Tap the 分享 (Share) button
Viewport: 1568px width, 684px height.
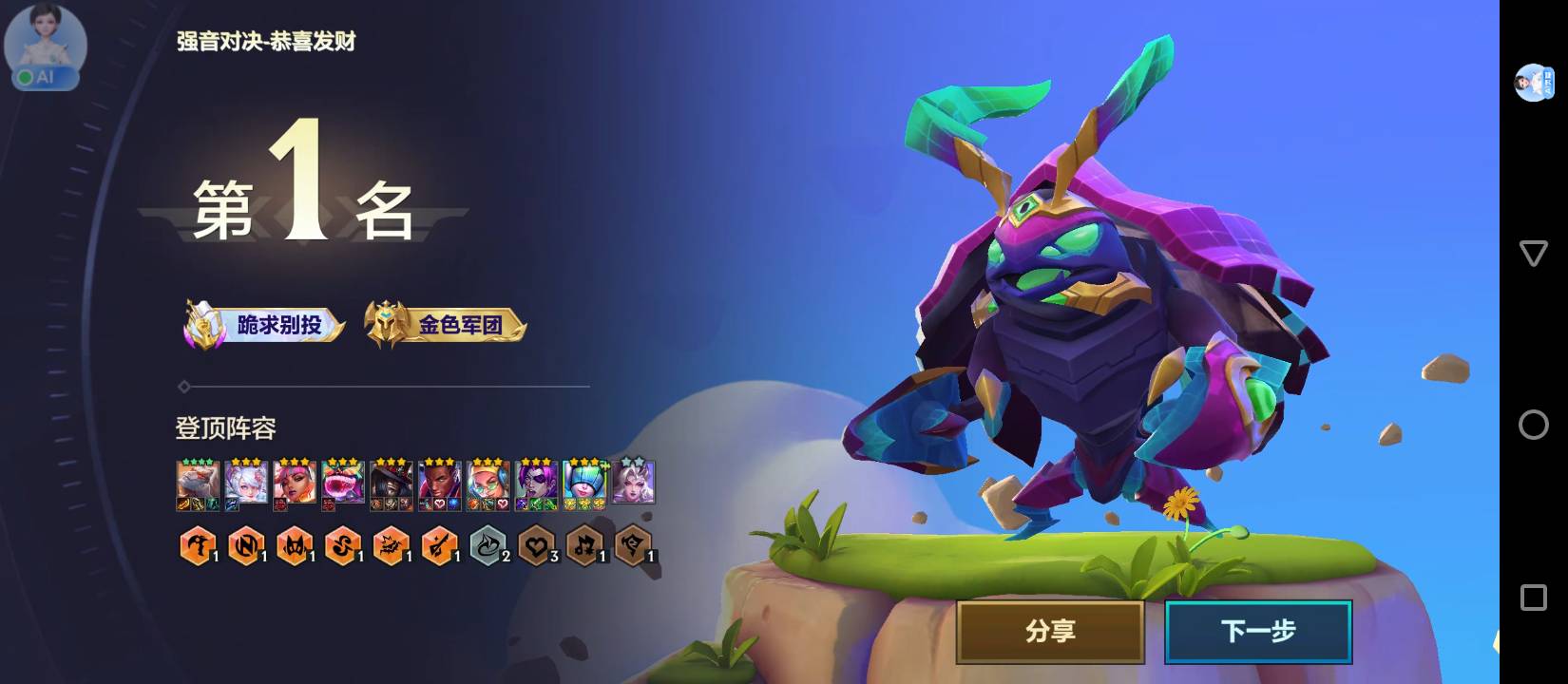[x=1049, y=630]
